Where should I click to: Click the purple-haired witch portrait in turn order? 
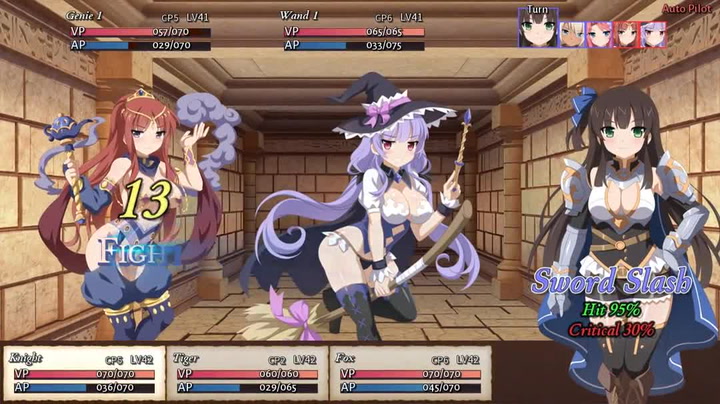[x=653, y=34]
